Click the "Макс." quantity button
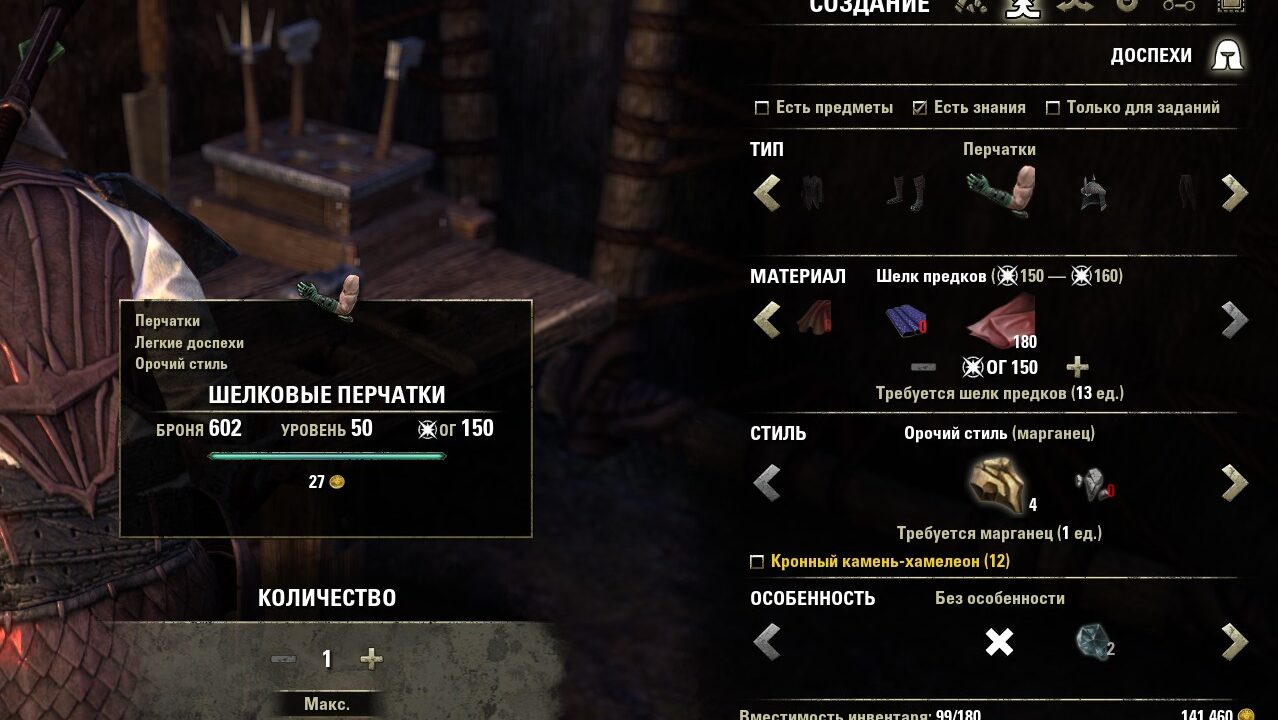 tap(327, 704)
